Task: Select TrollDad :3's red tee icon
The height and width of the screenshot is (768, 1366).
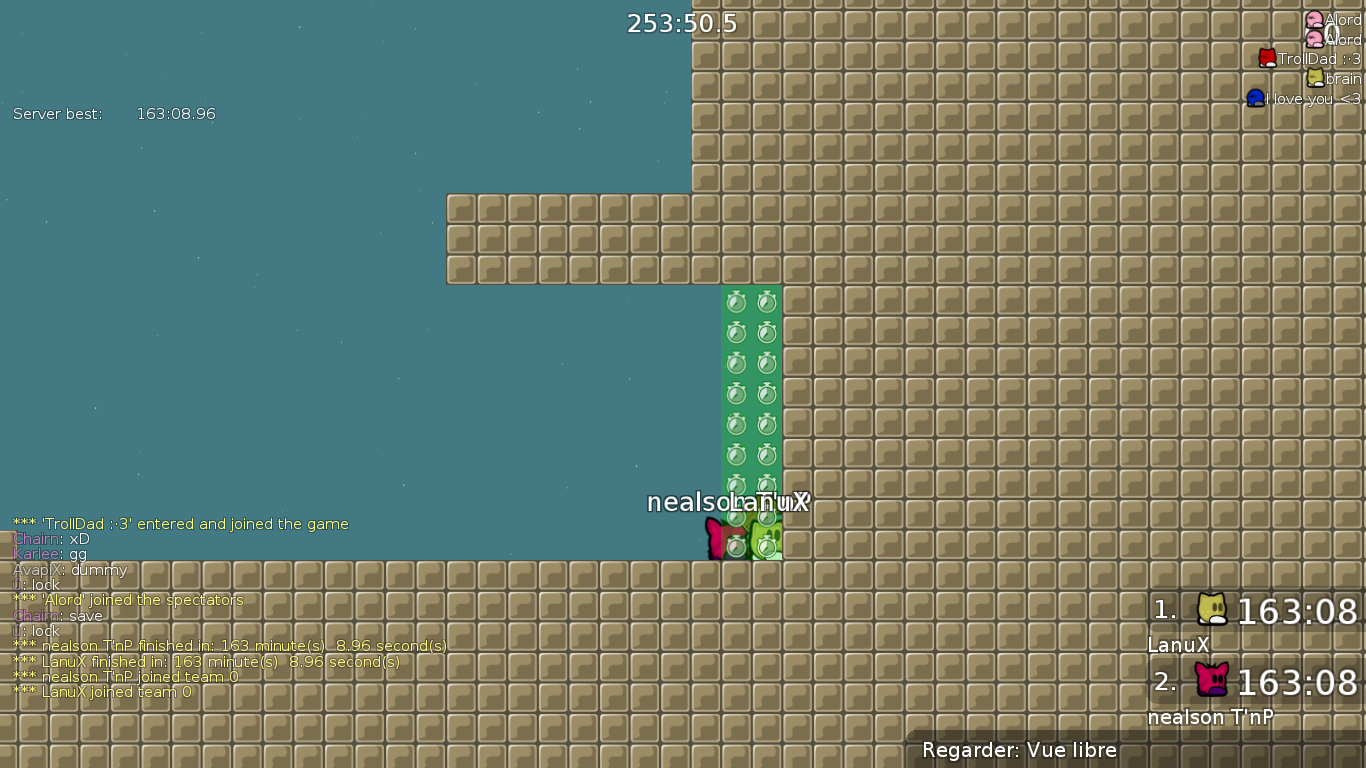Action: [x=1265, y=57]
